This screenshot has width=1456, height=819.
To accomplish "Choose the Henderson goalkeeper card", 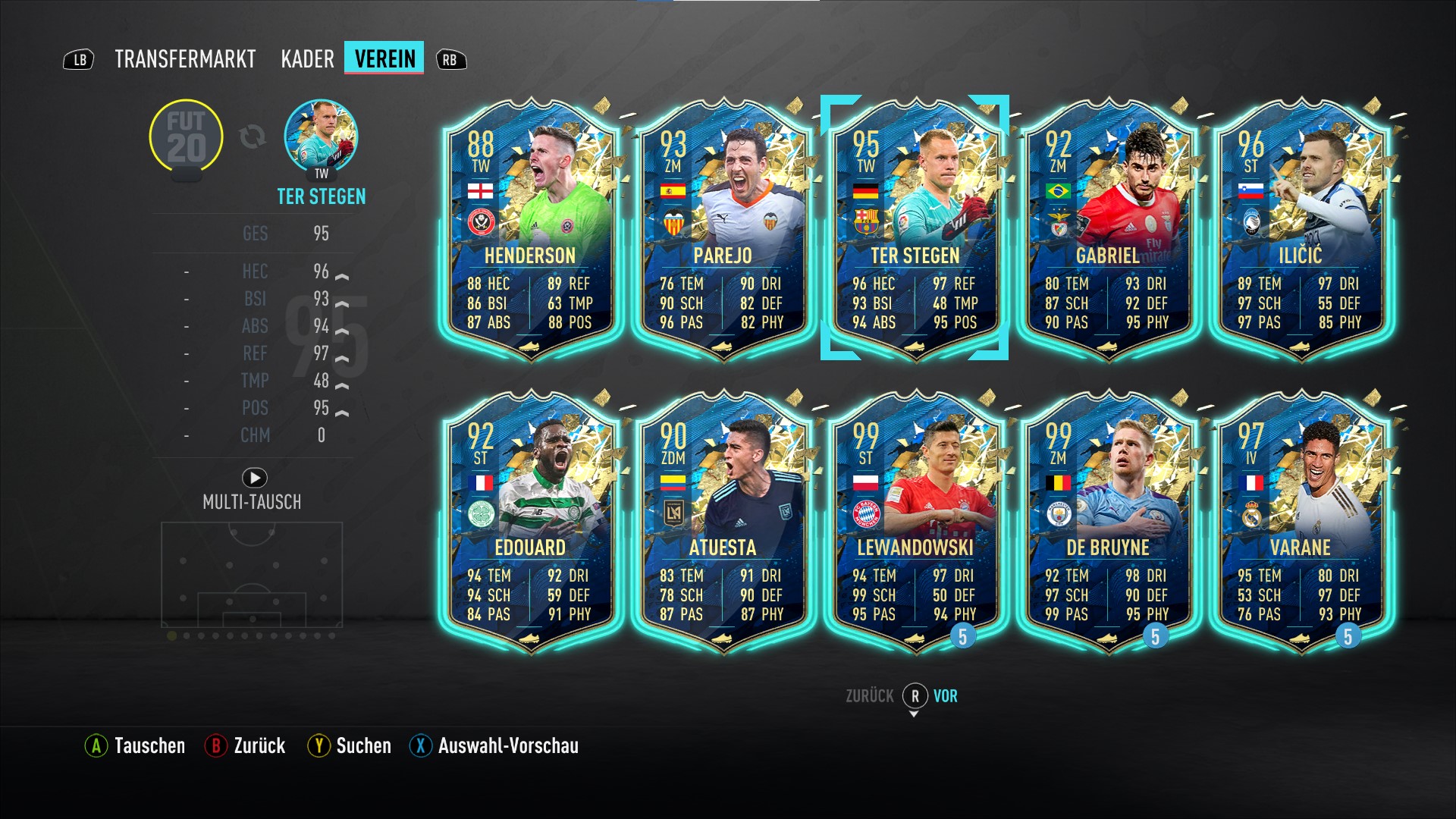I will [530, 227].
